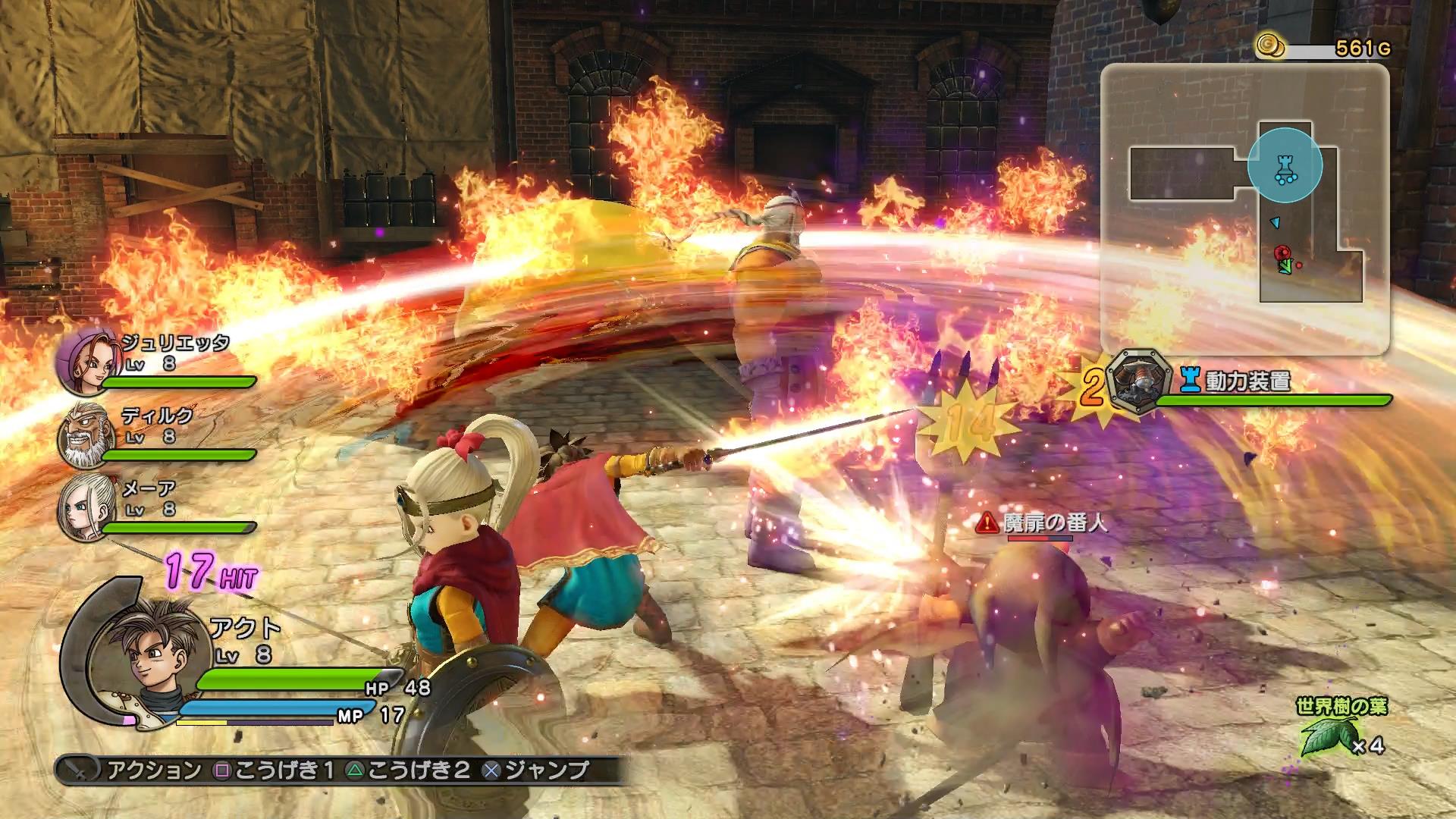Open the minimap panel
The height and width of the screenshot is (819, 1456).
pyautogui.click(x=1244, y=209)
